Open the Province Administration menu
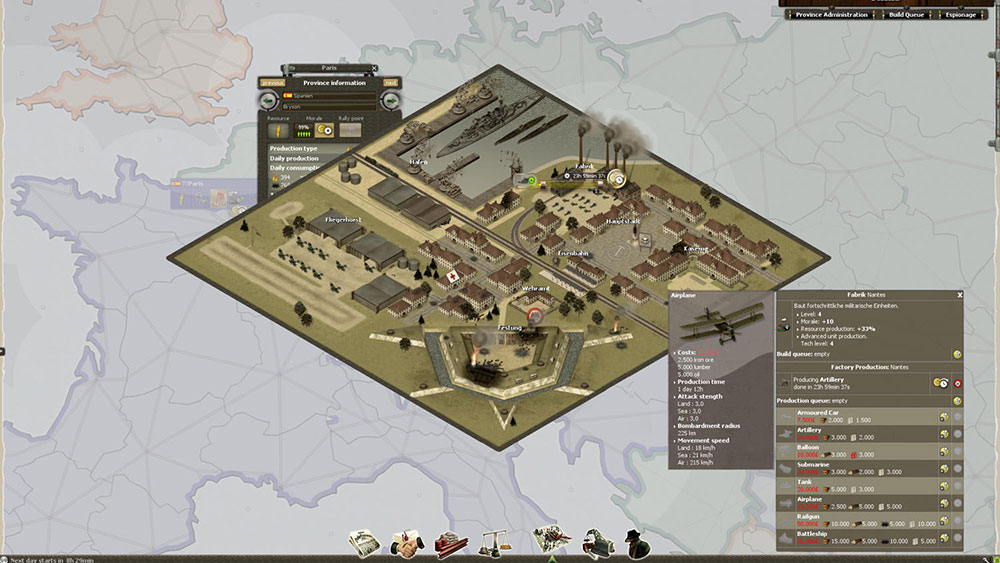Viewport: 1000px width, 563px height. [x=832, y=15]
